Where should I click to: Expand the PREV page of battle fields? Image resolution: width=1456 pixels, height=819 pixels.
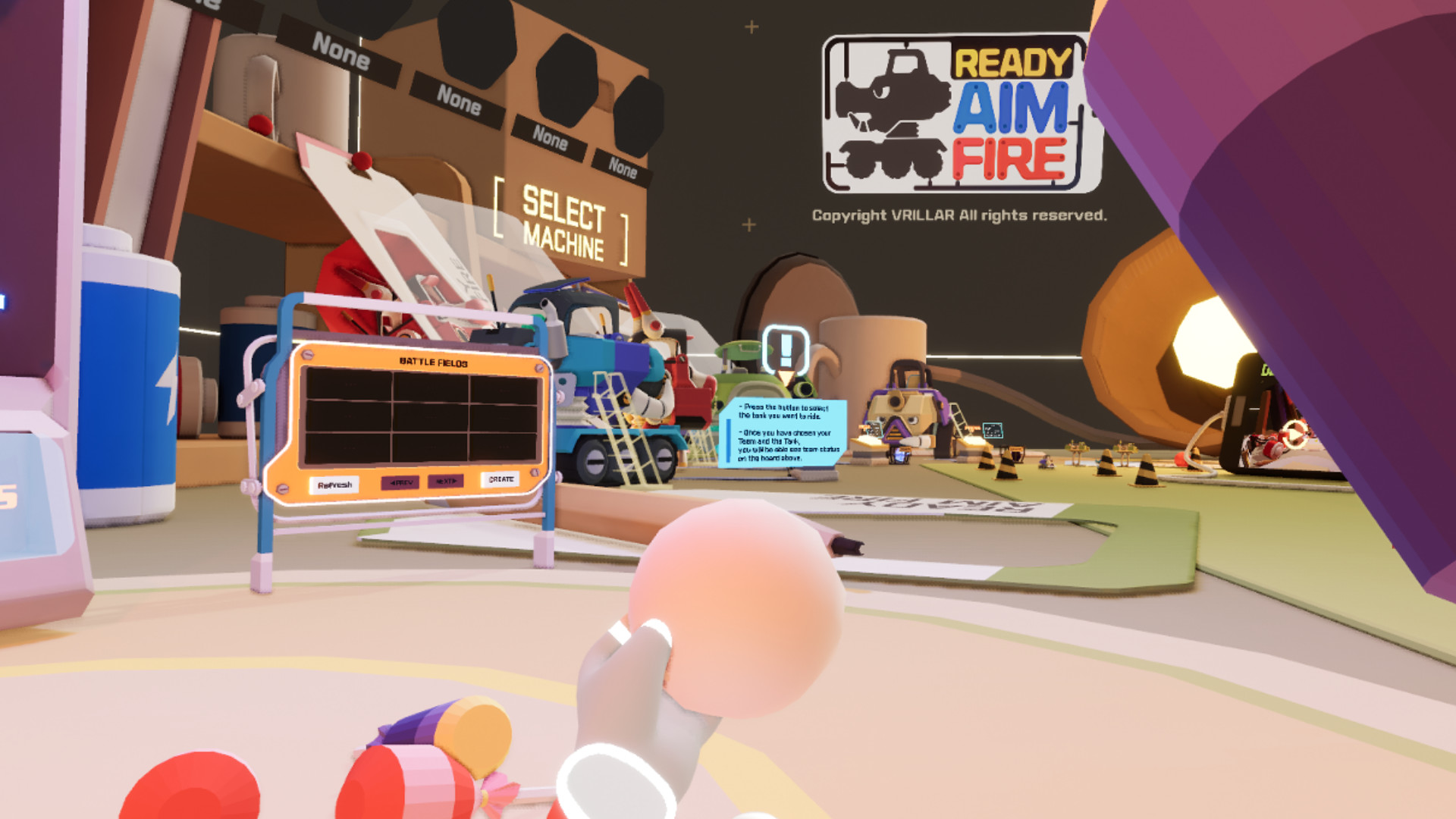coord(400,481)
